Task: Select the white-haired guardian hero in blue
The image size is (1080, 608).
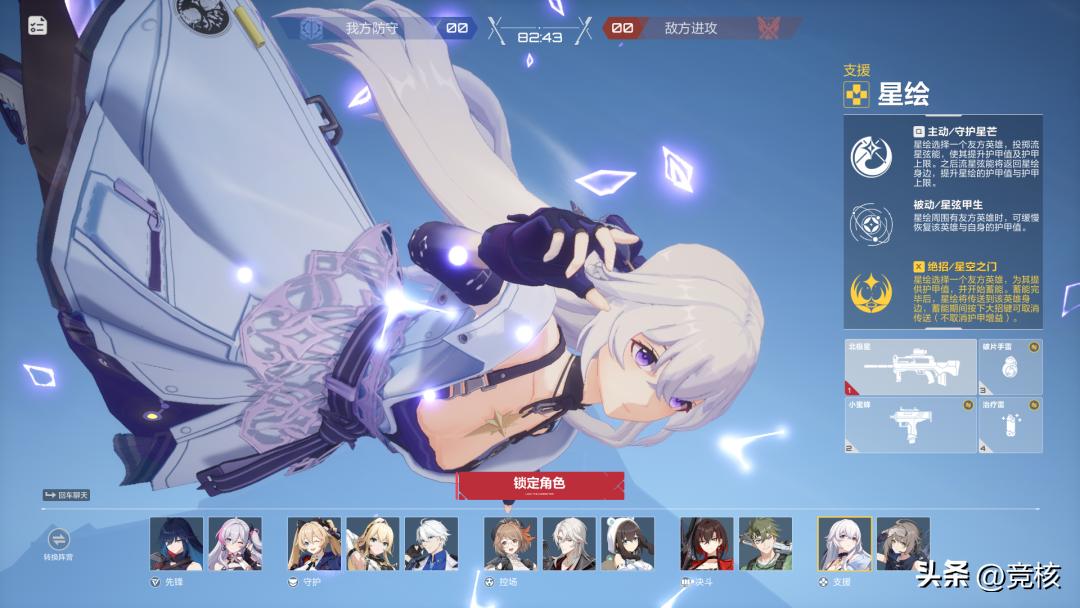Action: pyautogui.click(x=431, y=544)
